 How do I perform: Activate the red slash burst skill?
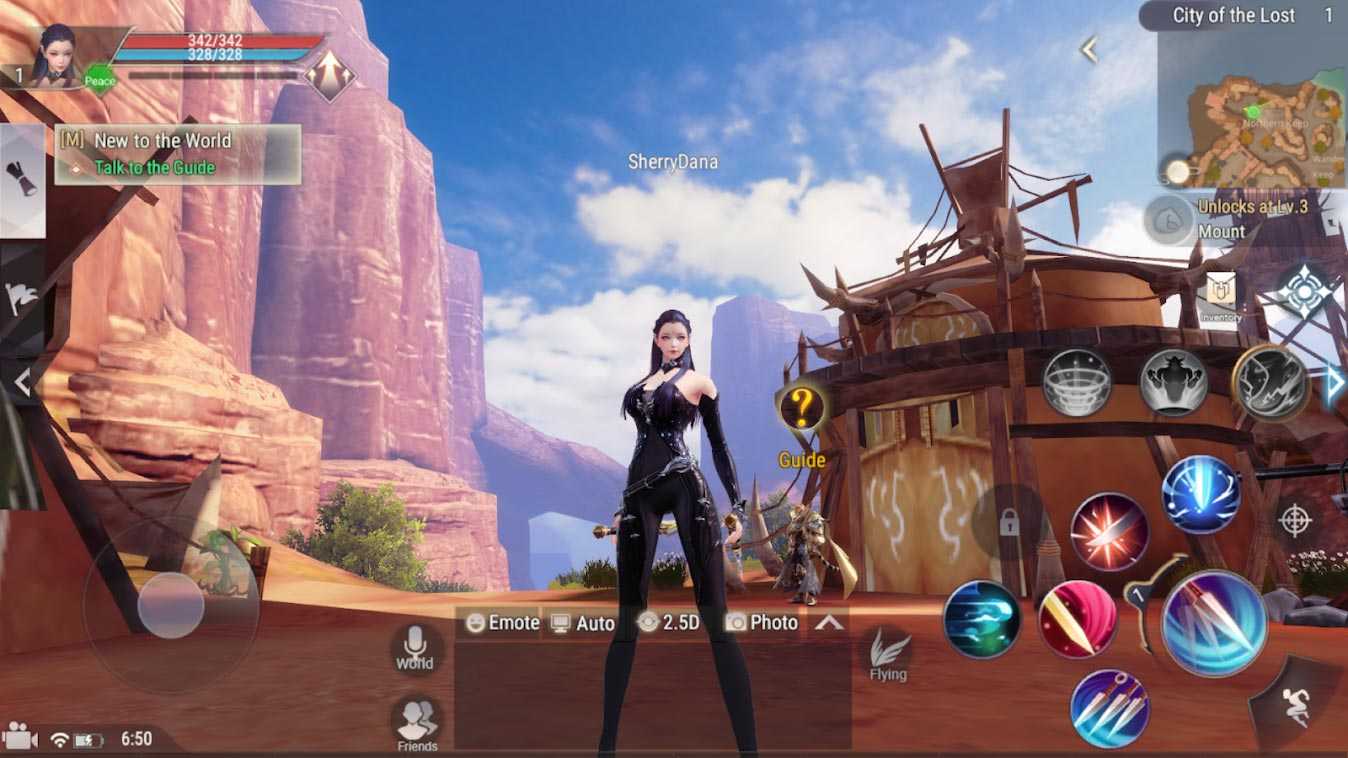click(x=1109, y=532)
